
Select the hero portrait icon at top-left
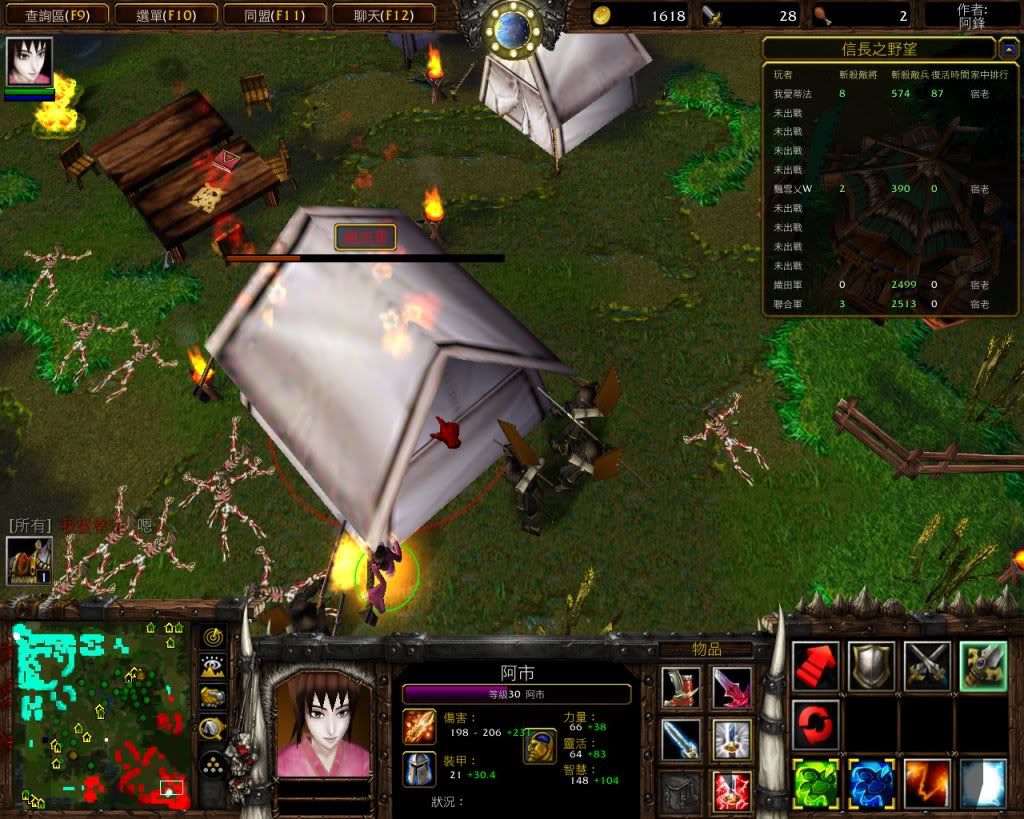30,63
